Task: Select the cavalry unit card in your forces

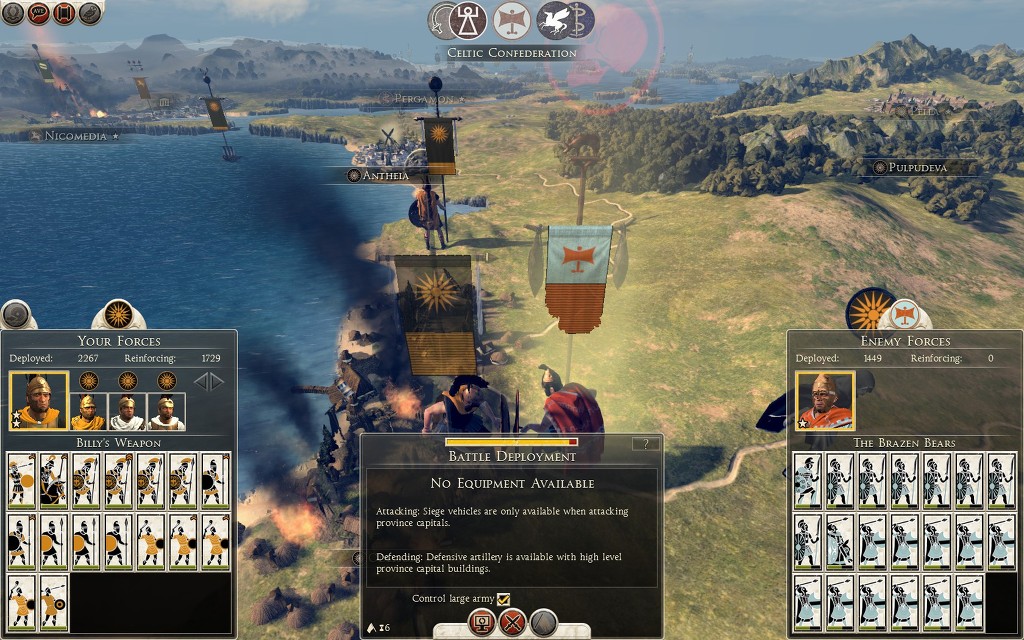Action: click(x=53, y=480)
